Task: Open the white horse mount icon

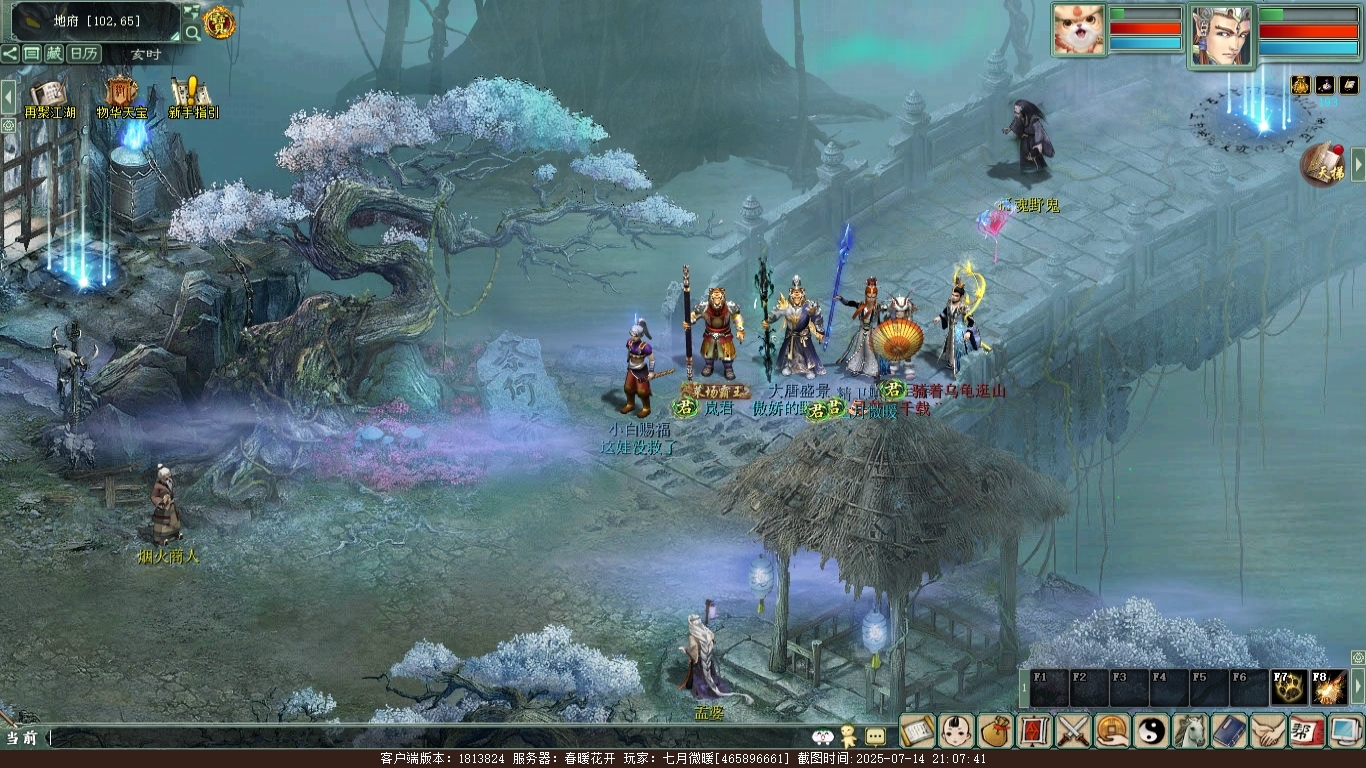Action: coord(1190,731)
